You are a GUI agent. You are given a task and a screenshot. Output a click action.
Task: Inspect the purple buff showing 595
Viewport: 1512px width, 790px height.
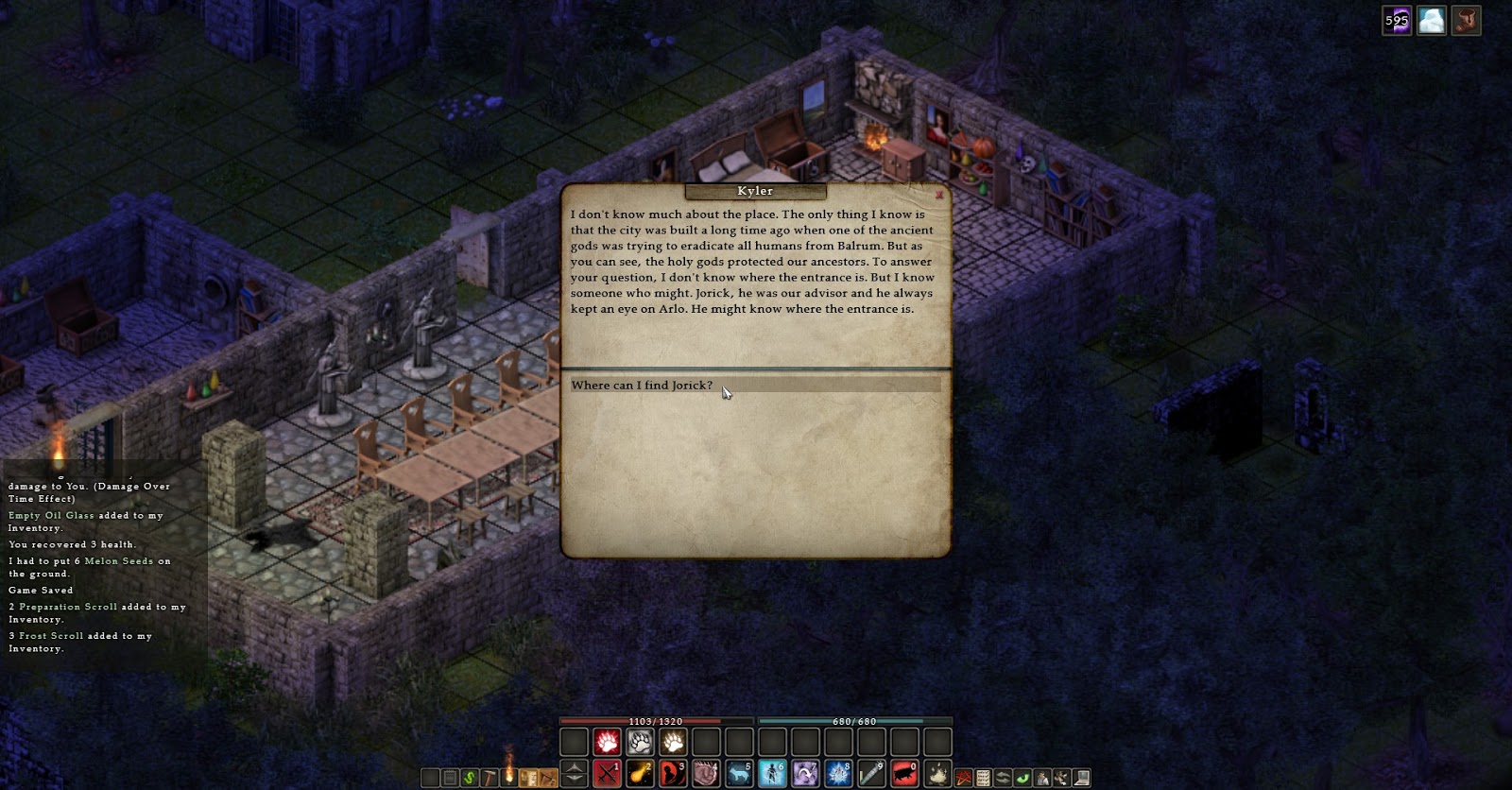(x=1395, y=21)
